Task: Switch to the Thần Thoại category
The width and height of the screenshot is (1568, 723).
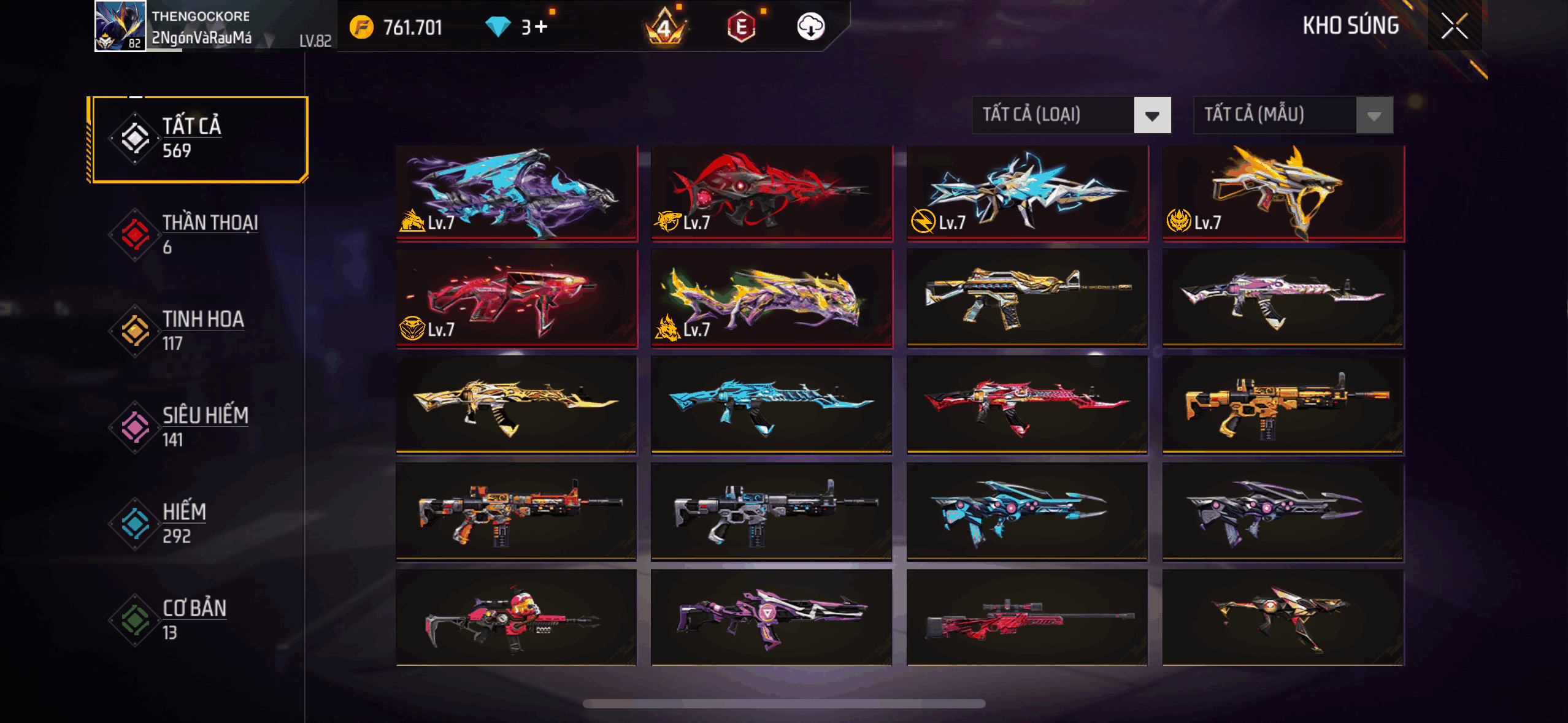Action: 198,234
